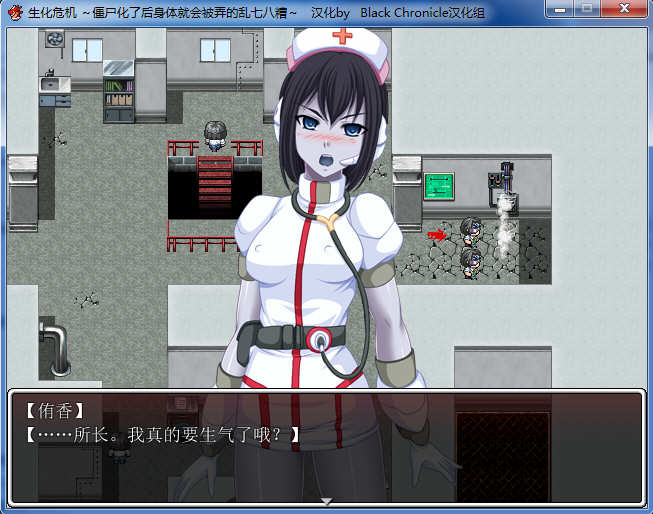
Task: Click the dialogue continue arrow indicator
Action: click(326, 500)
